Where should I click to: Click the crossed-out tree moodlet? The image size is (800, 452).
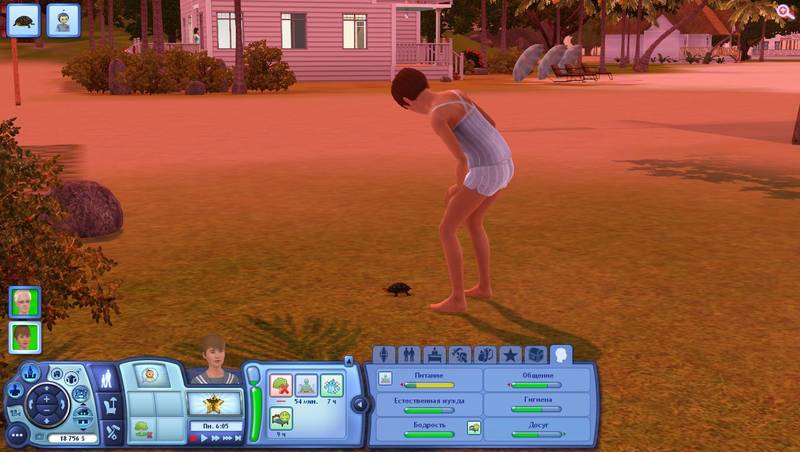point(281,386)
